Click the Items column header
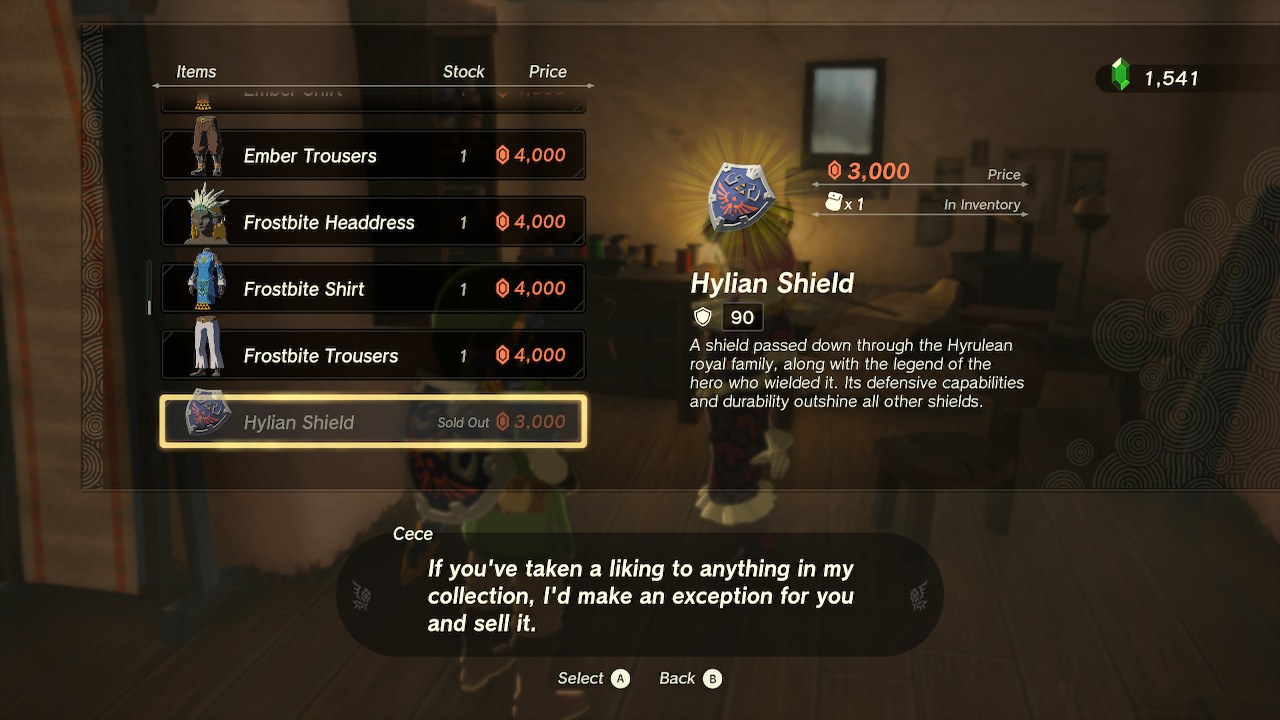 [196, 71]
